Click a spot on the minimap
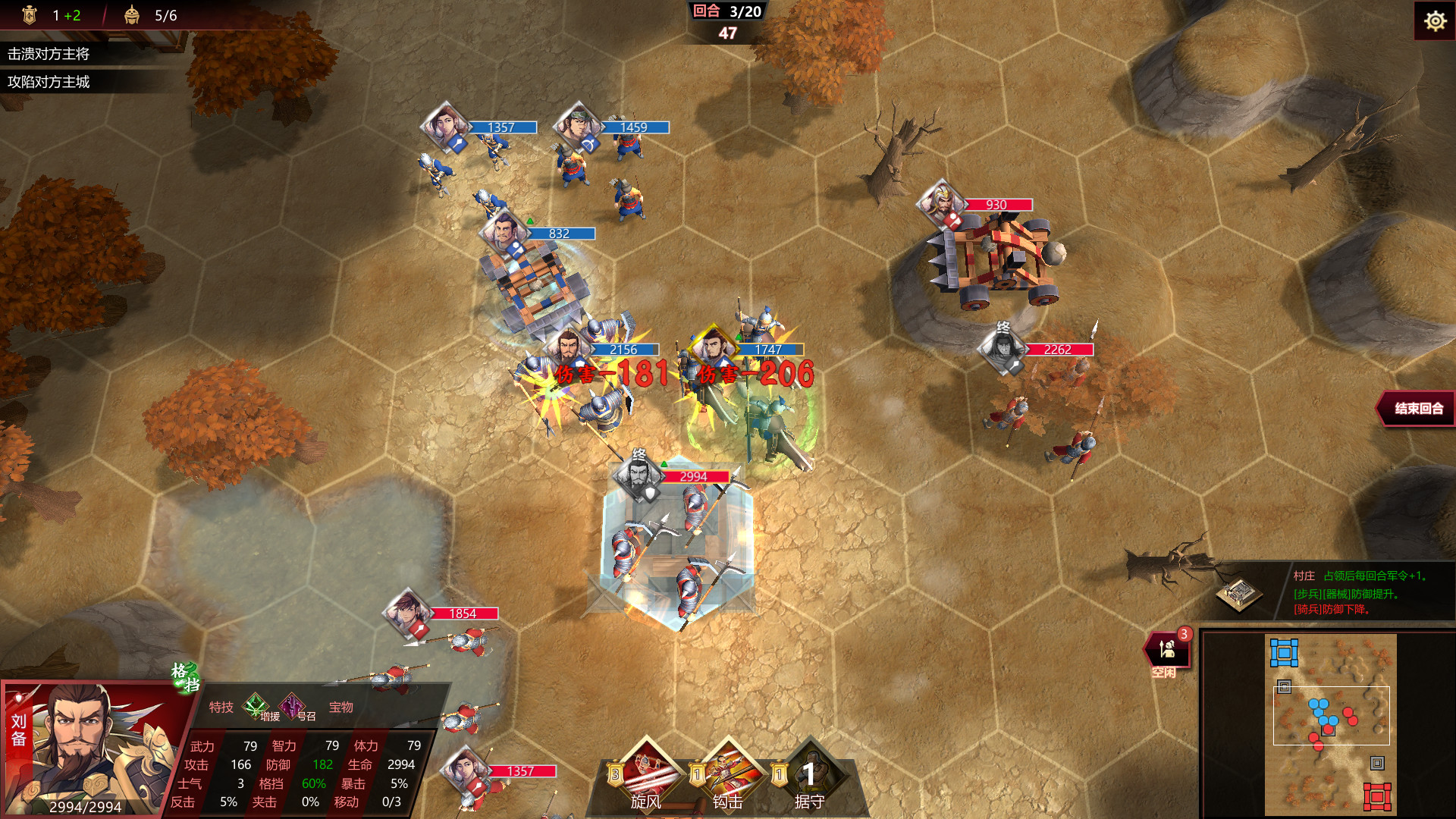 pos(1331,720)
